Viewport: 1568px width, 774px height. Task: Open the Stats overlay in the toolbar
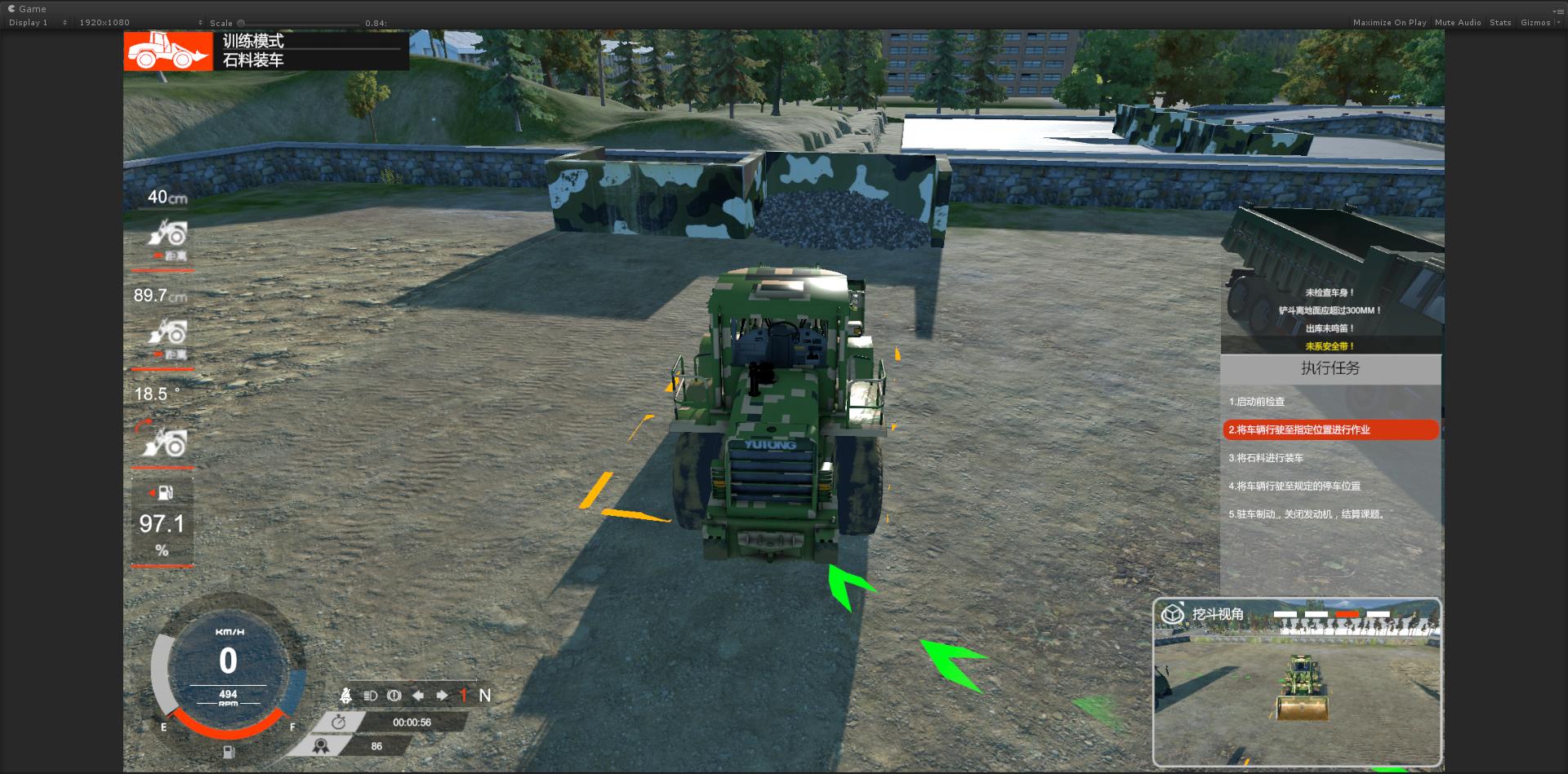pos(1500,23)
